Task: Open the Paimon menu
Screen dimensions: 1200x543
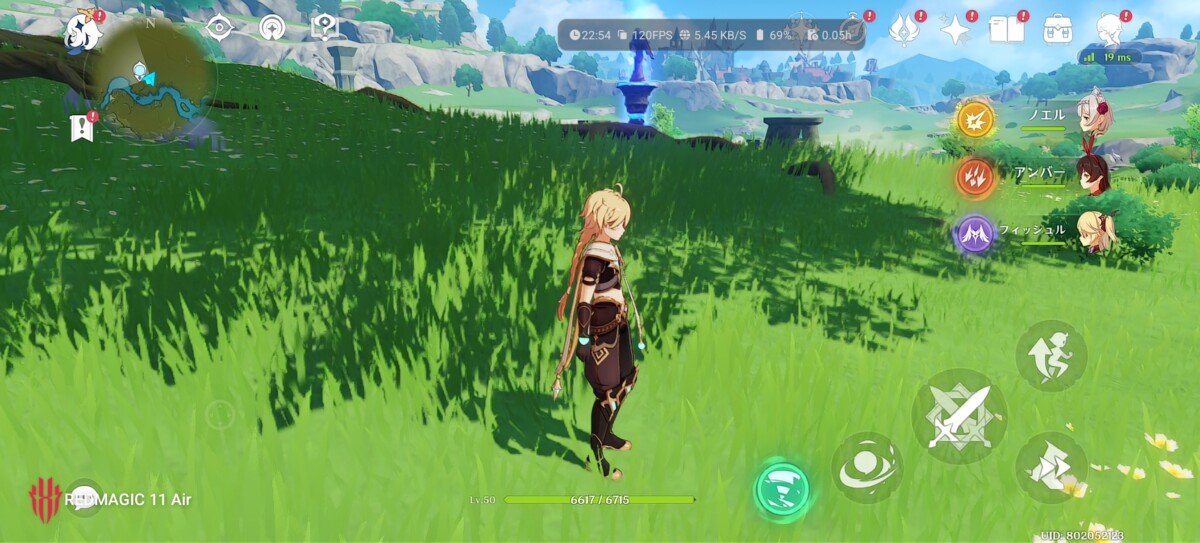Action: 84,32
